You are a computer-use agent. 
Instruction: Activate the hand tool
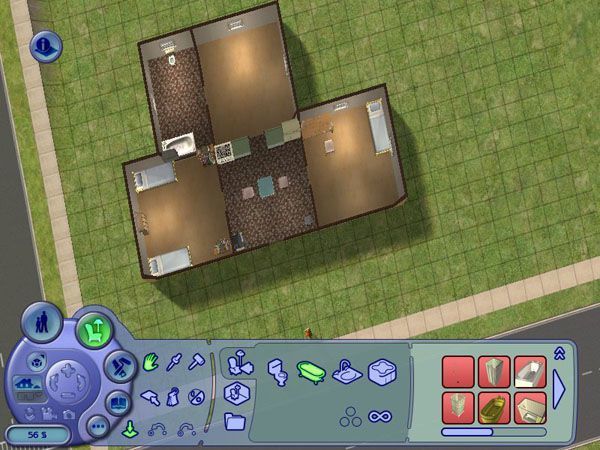[x=151, y=360]
